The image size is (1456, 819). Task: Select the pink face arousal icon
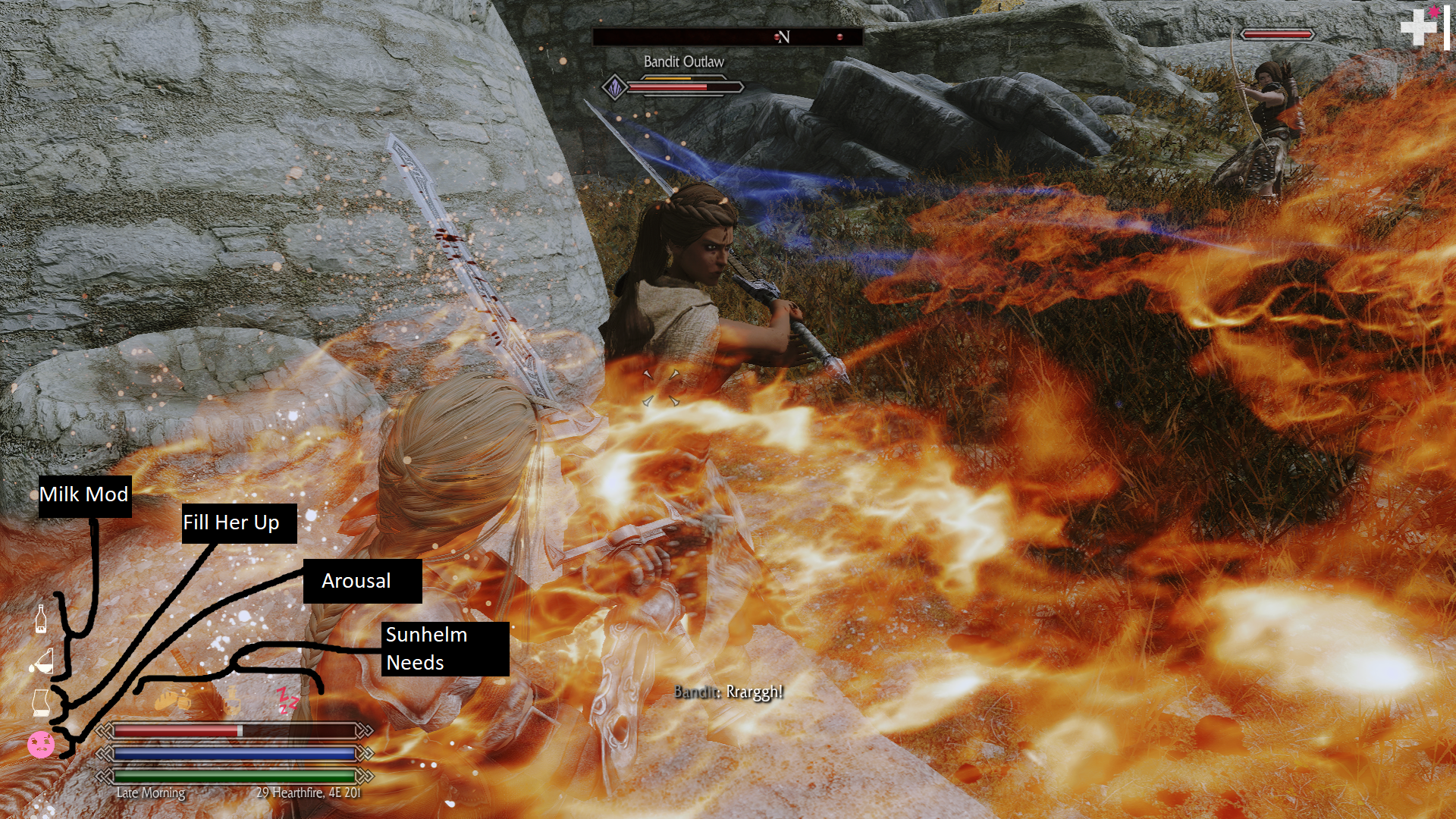click(41, 744)
